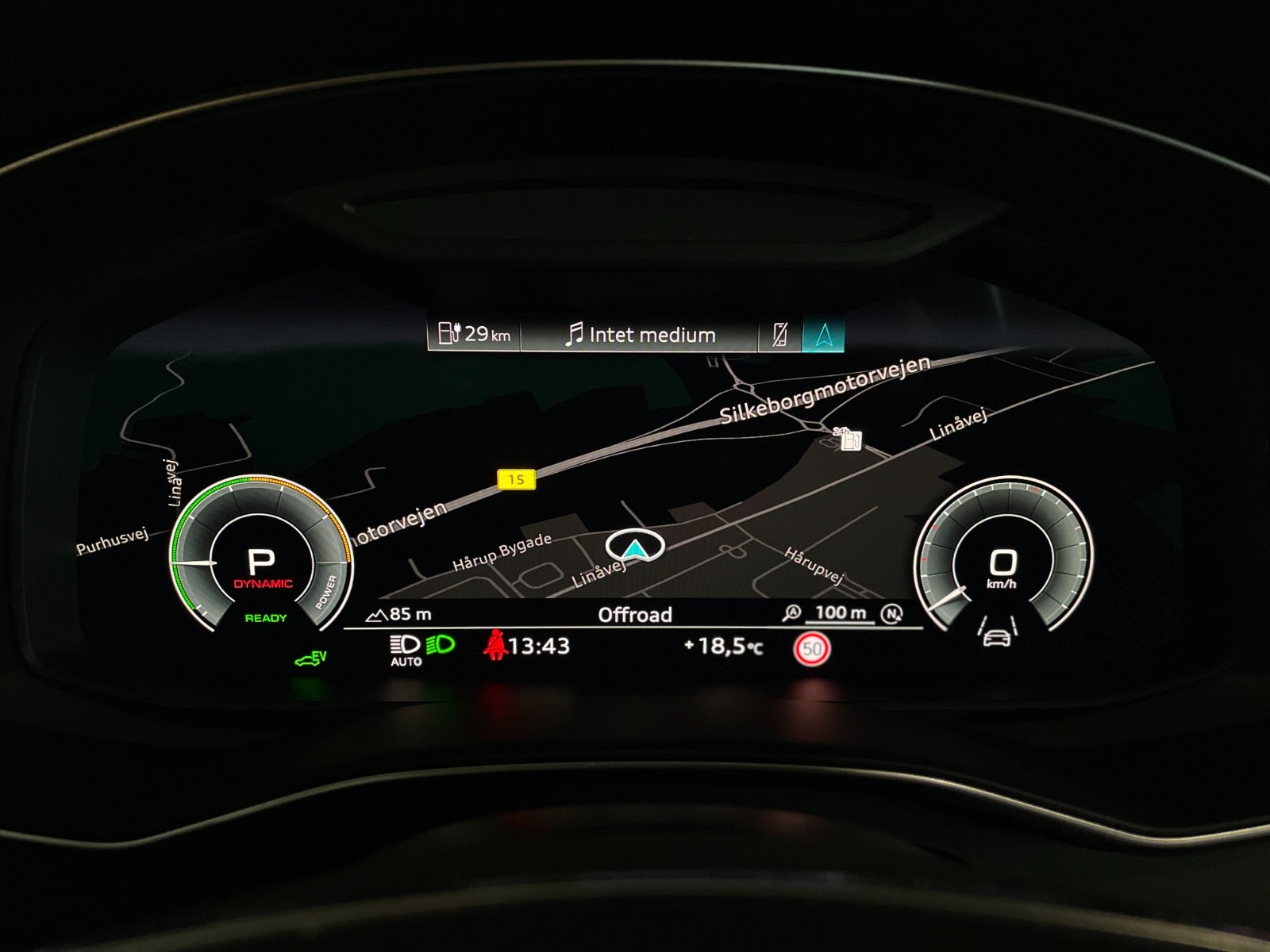Viewport: 1270px width, 952px height.
Task: Click the AUTO headlight icon
Action: [406, 649]
